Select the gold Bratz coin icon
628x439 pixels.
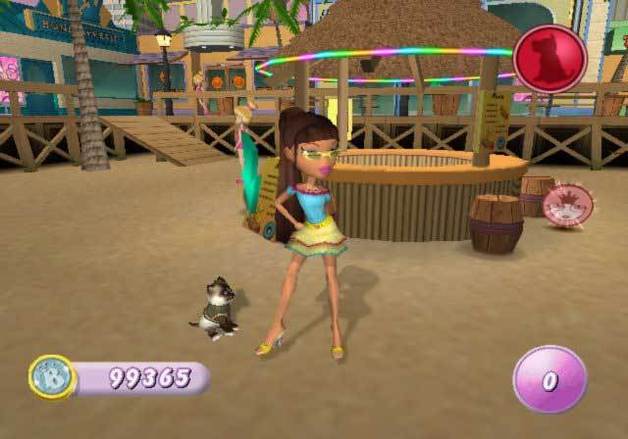[x=51, y=378]
